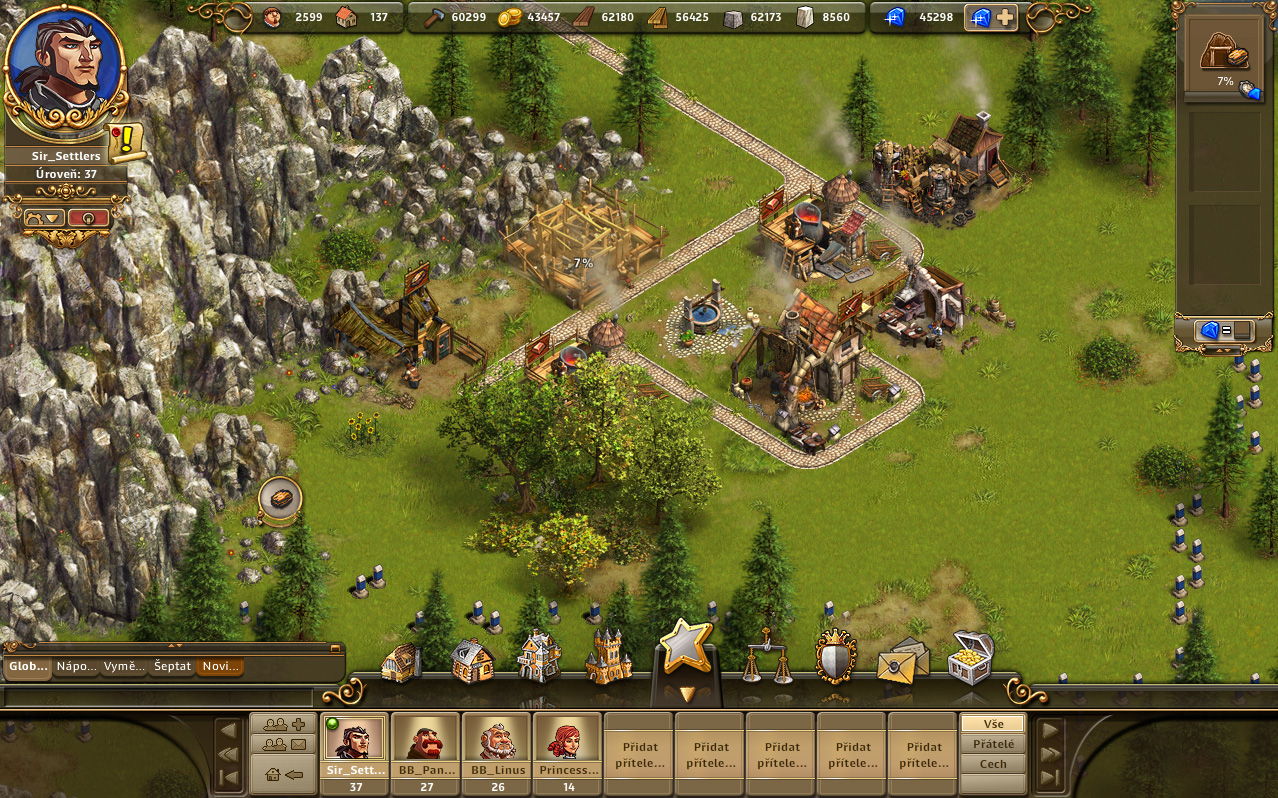Click the red power logout button
Screen dimensions: 1278x798
88,217
